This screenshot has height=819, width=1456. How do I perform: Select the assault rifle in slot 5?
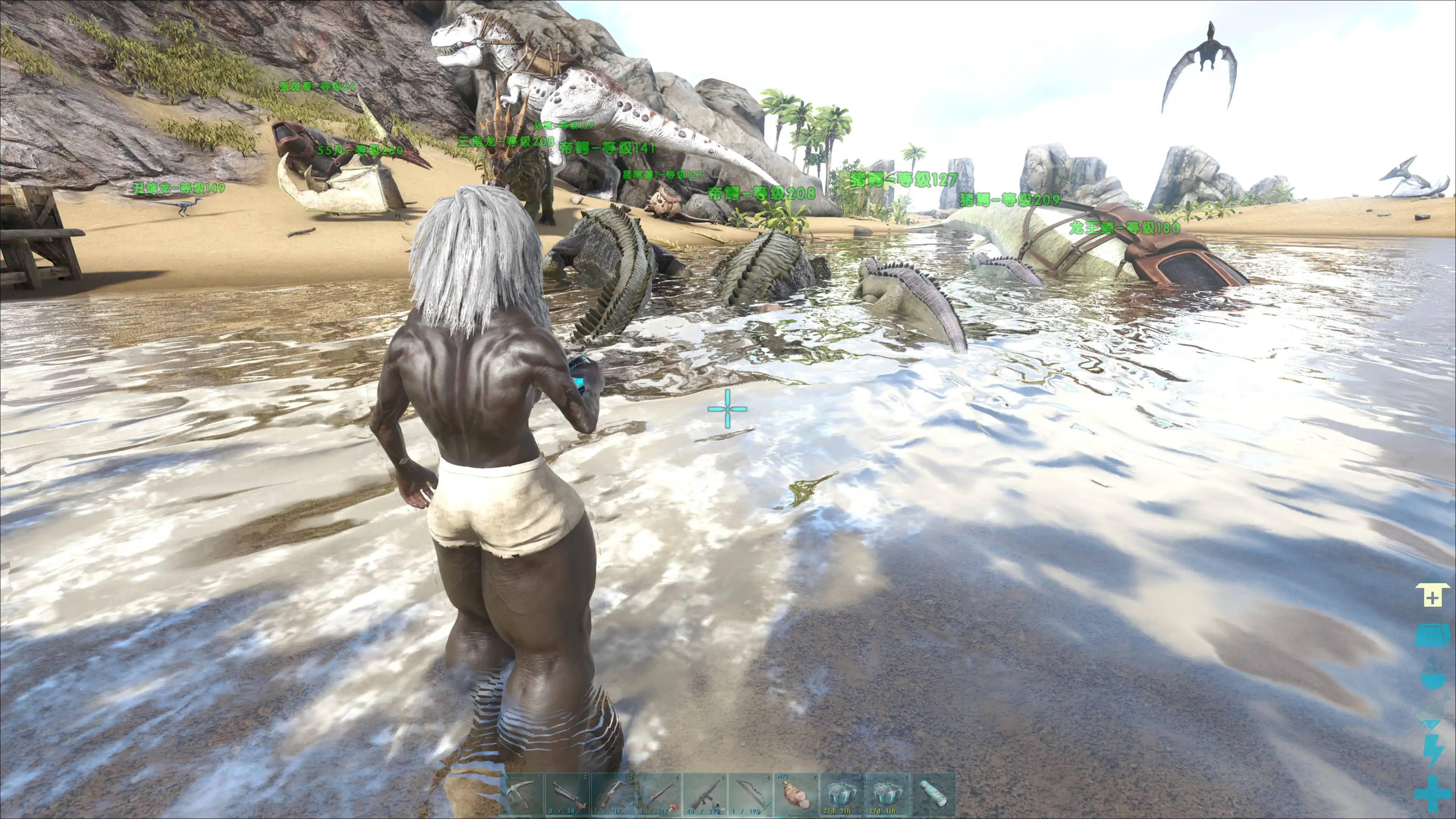705,794
